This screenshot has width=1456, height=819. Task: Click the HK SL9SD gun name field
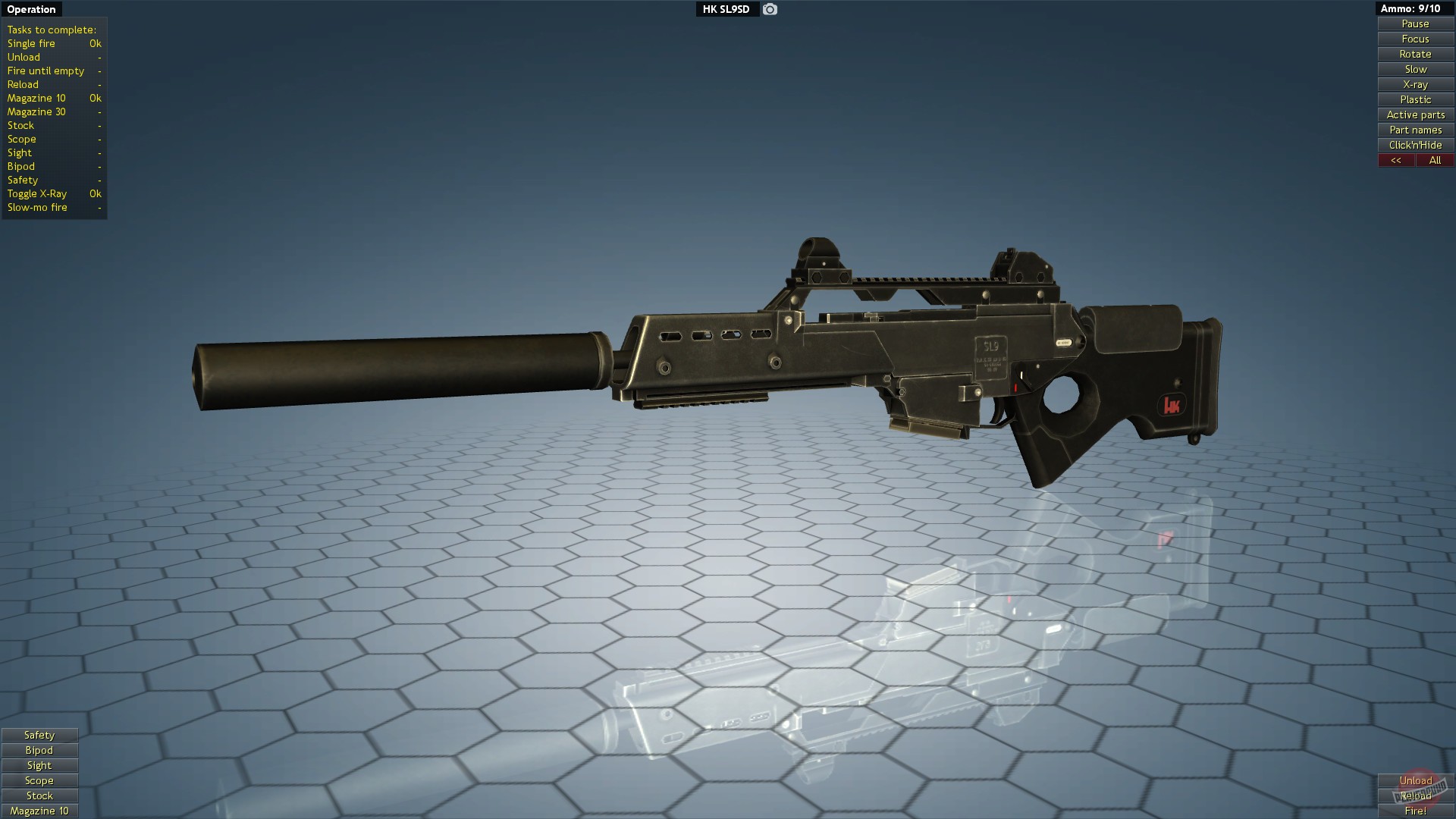pyautogui.click(x=726, y=10)
